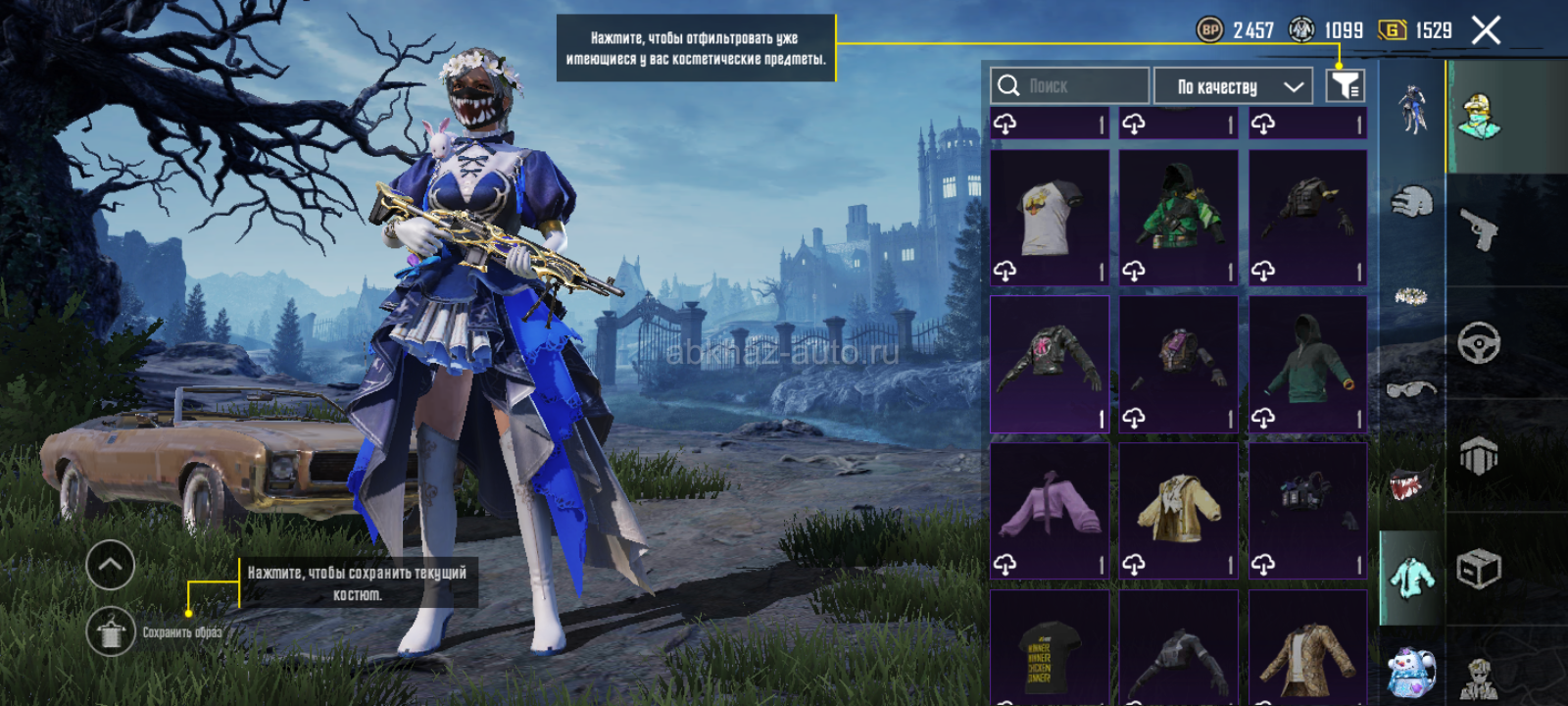The width and height of the screenshot is (1568, 706).
Task: Click the round up-arrow button
Action: (x=110, y=565)
